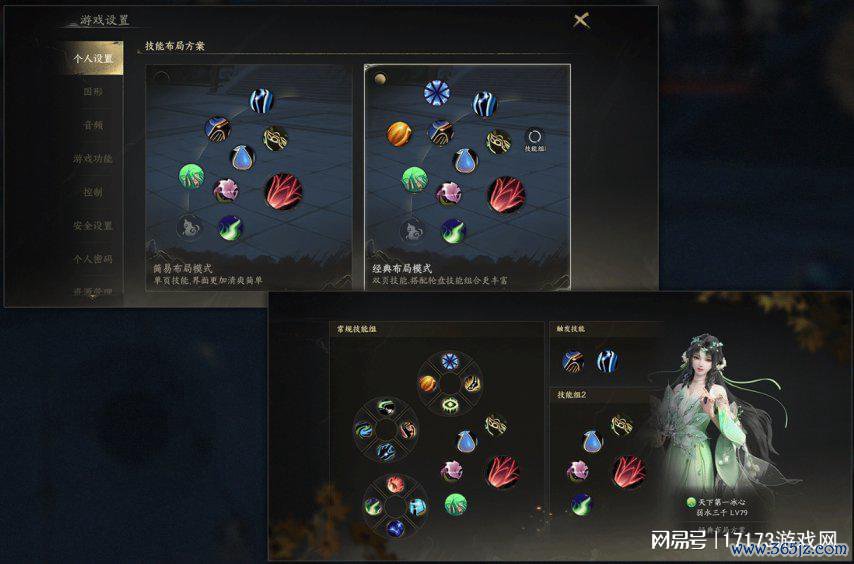Pick the red lotus skill in 技能组2

pos(631,470)
